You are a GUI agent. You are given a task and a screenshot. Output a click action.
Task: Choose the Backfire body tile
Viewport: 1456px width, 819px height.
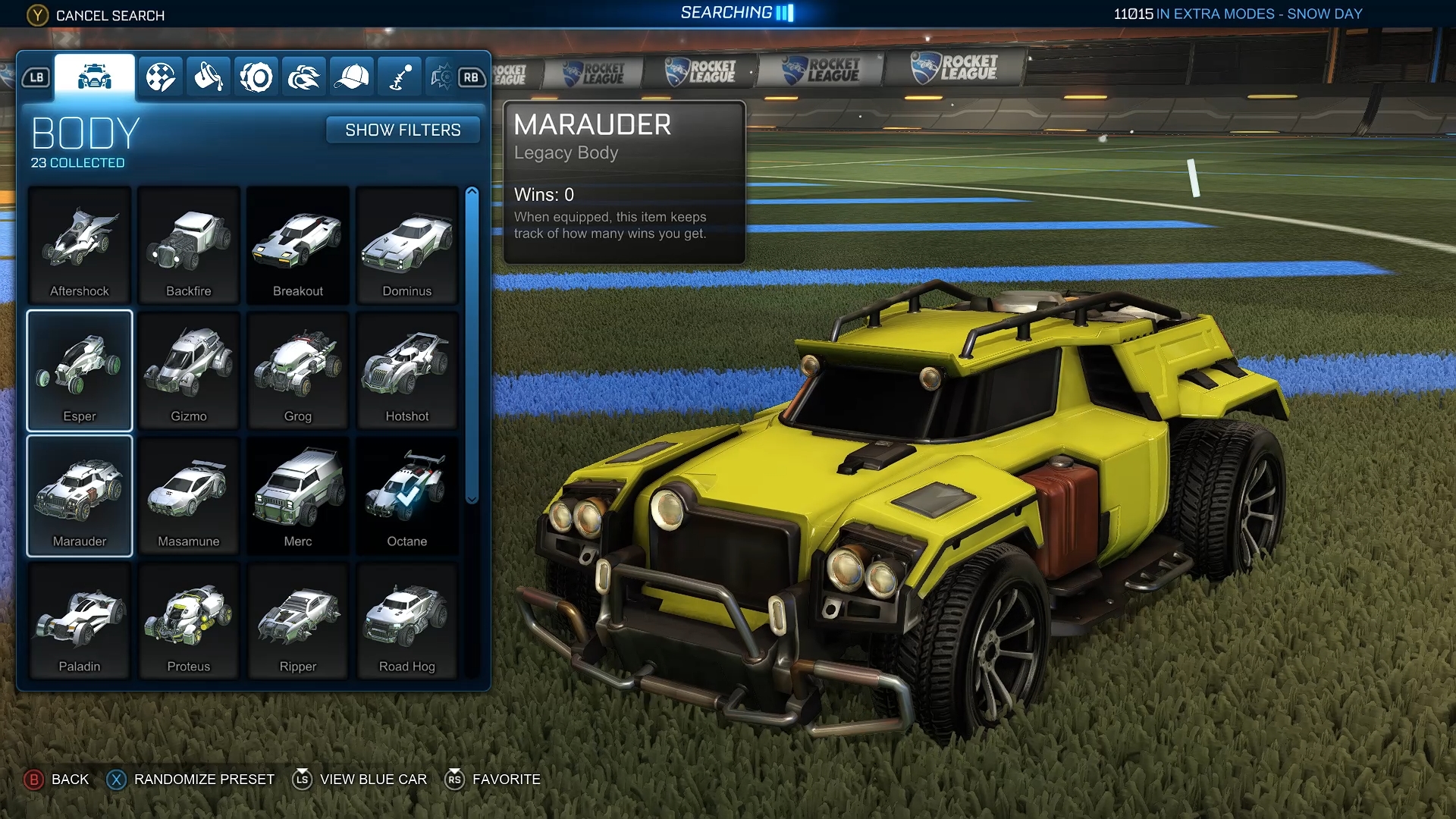tap(189, 246)
